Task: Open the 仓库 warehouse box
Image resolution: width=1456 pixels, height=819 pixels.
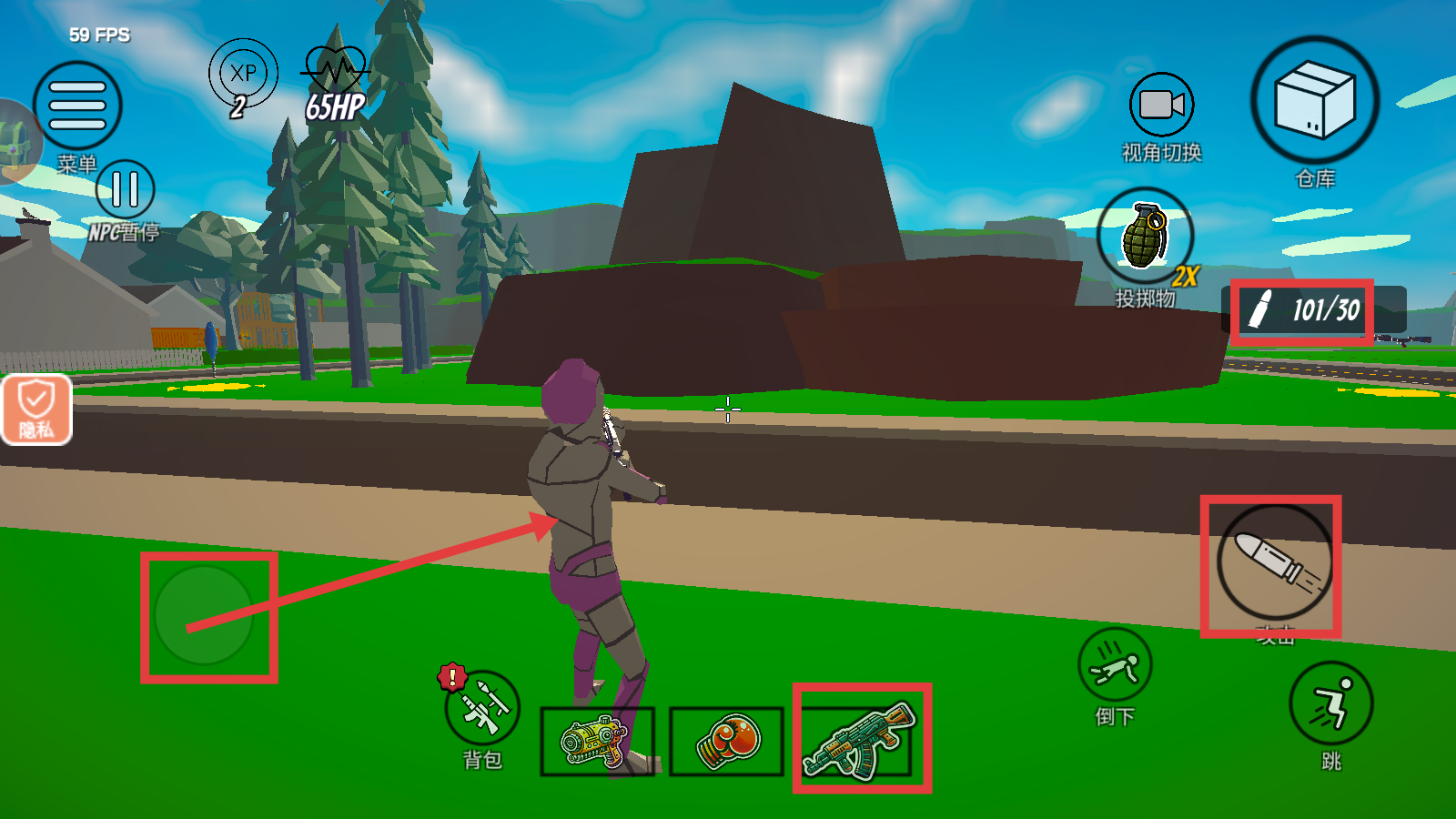Action: [1314, 102]
